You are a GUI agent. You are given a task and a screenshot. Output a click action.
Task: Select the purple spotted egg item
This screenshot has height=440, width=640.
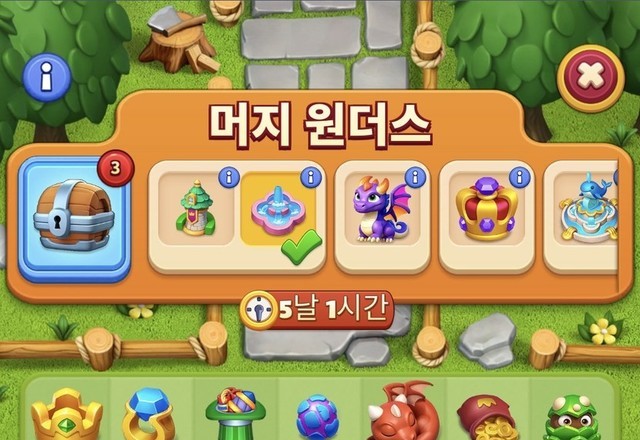317,417
